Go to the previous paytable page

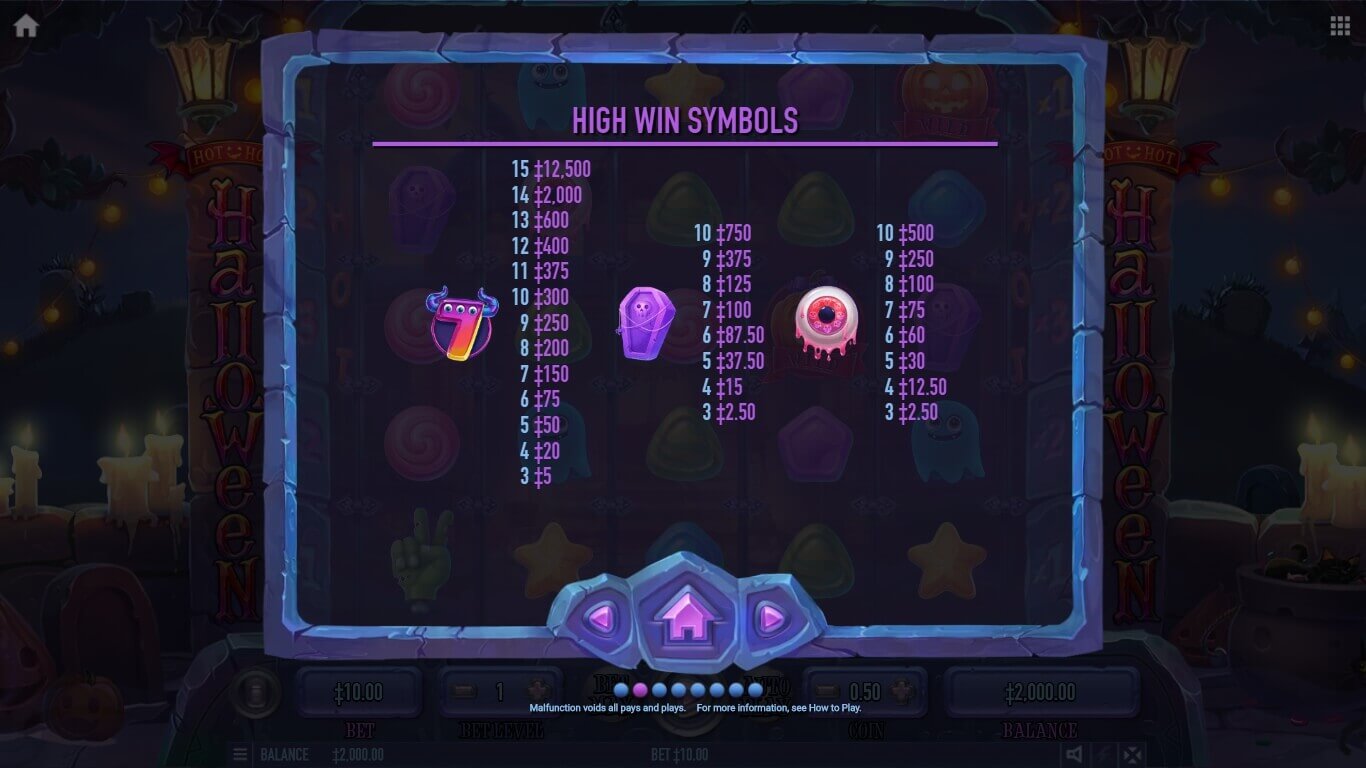coord(598,619)
